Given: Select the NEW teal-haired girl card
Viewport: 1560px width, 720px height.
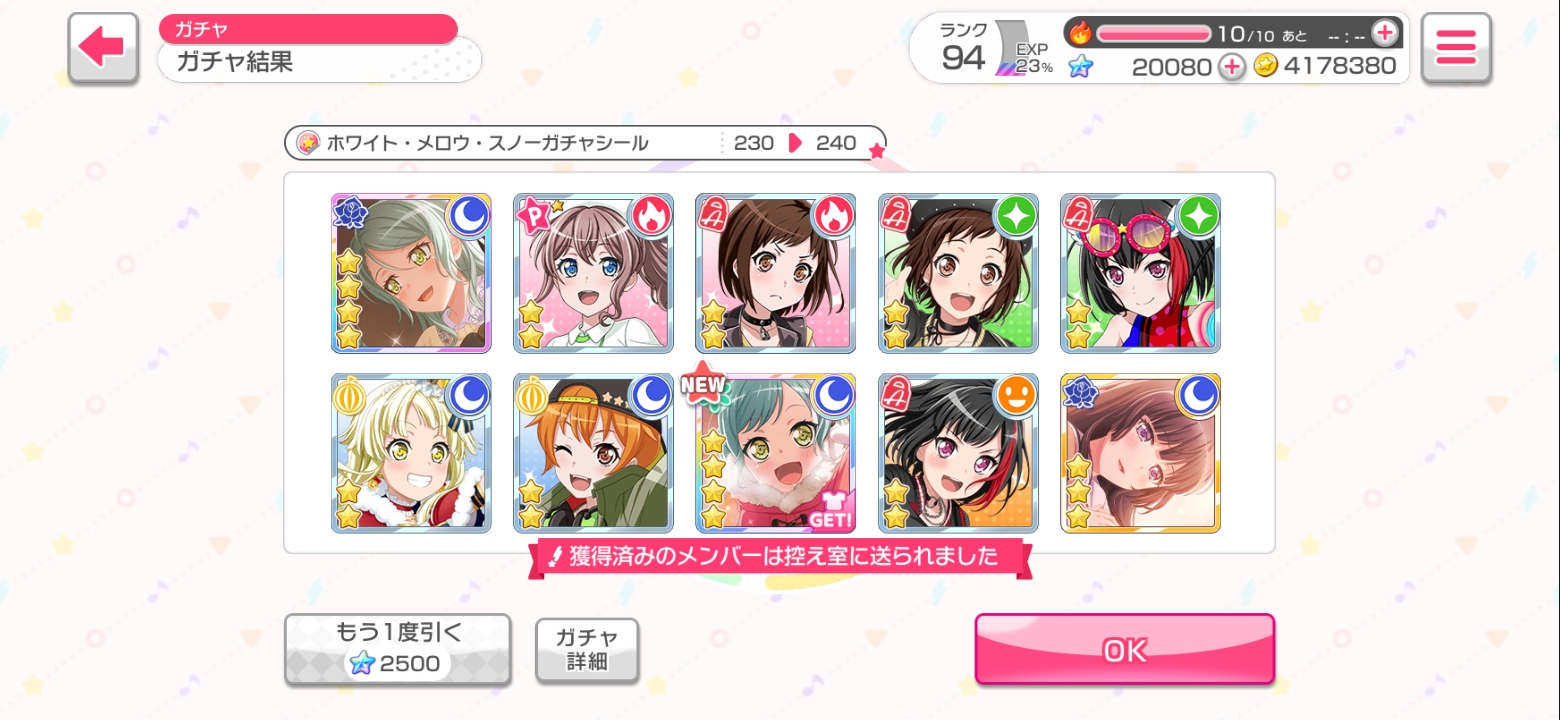Looking at the screenshot, I should (775, 453).
